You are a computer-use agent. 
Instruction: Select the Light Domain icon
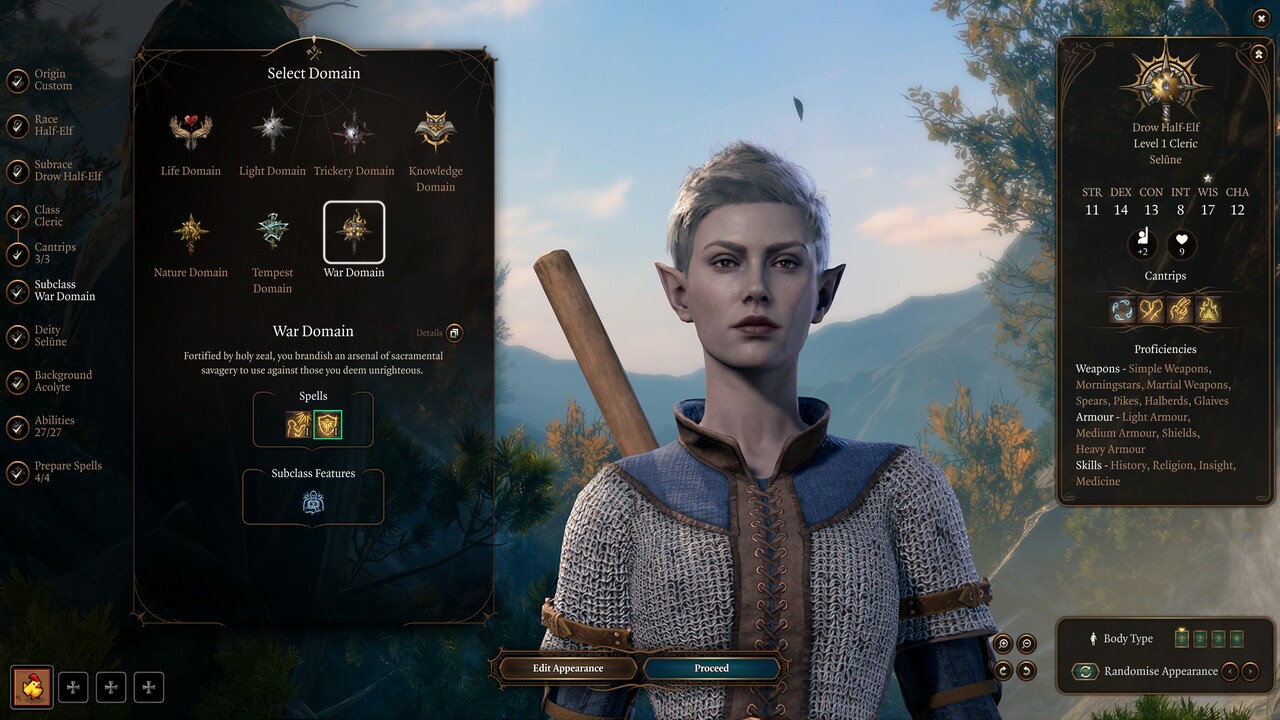(x=272, y=130)
